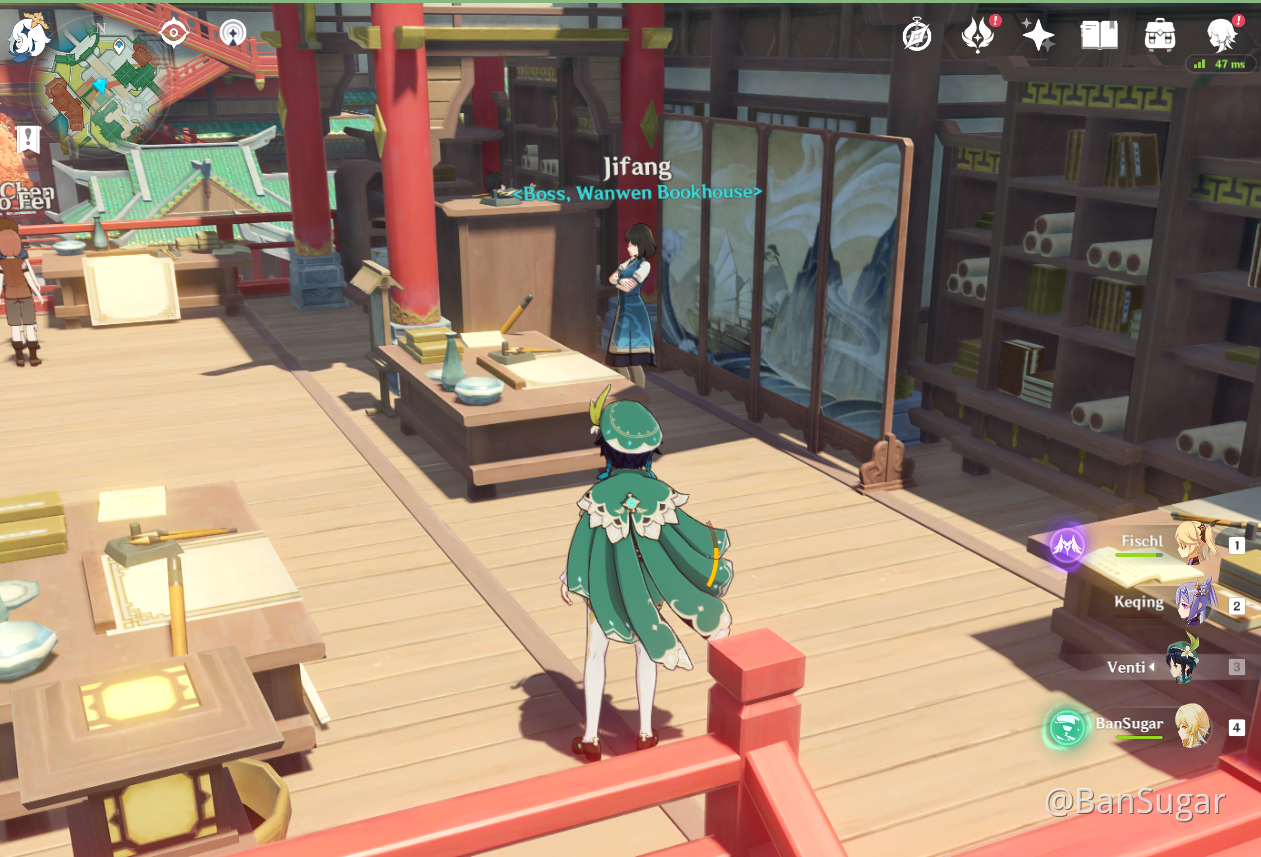Switch to party member Fischl
Screen dimensions: 1261x857
pos(1193,541)
